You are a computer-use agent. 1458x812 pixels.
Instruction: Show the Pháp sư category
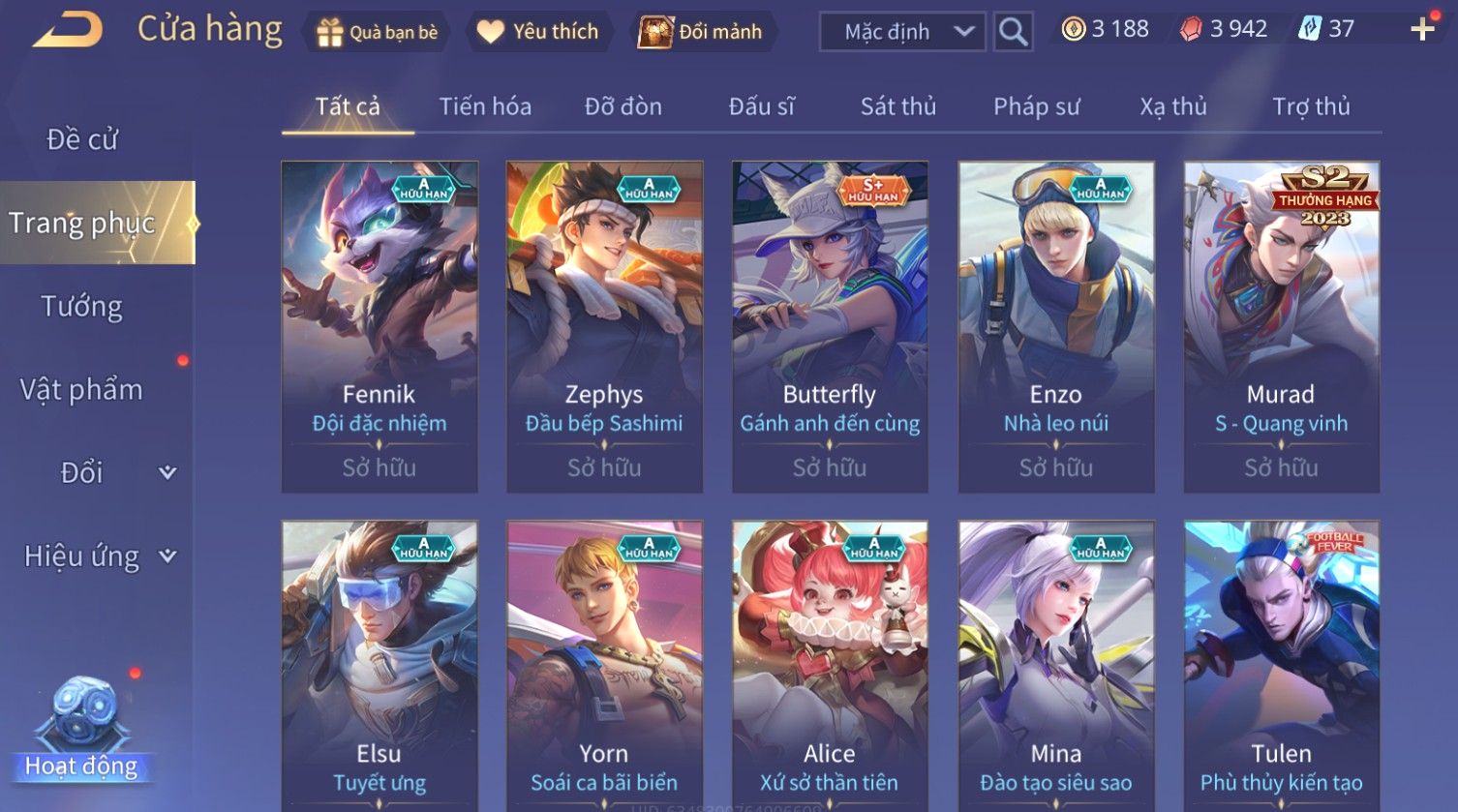click(1036, 106)
